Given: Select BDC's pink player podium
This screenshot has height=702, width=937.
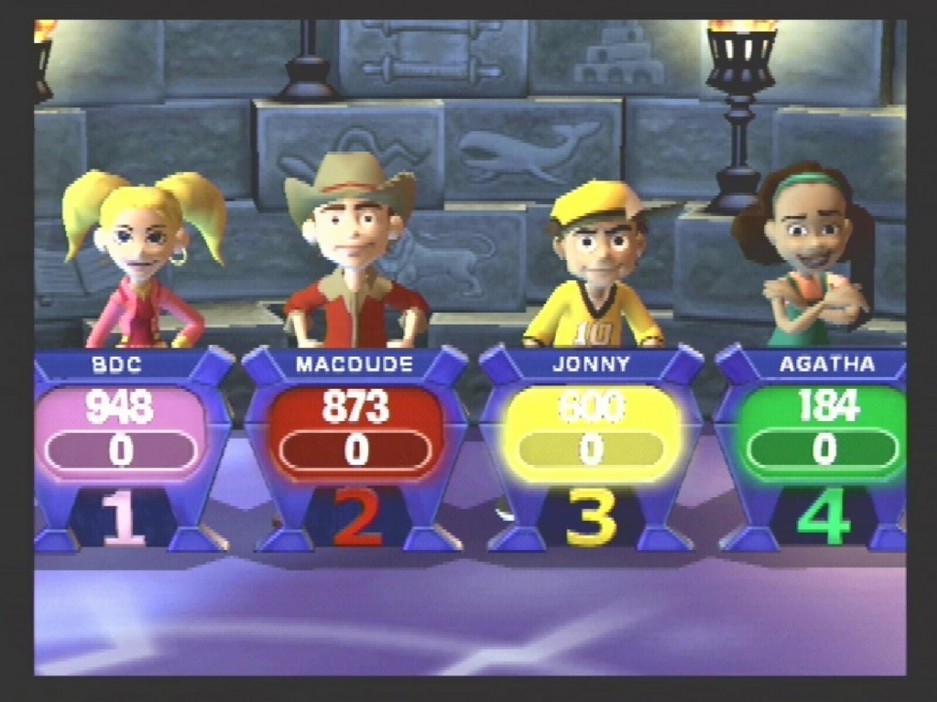Looking at the screenshot, I should [121, 432].
